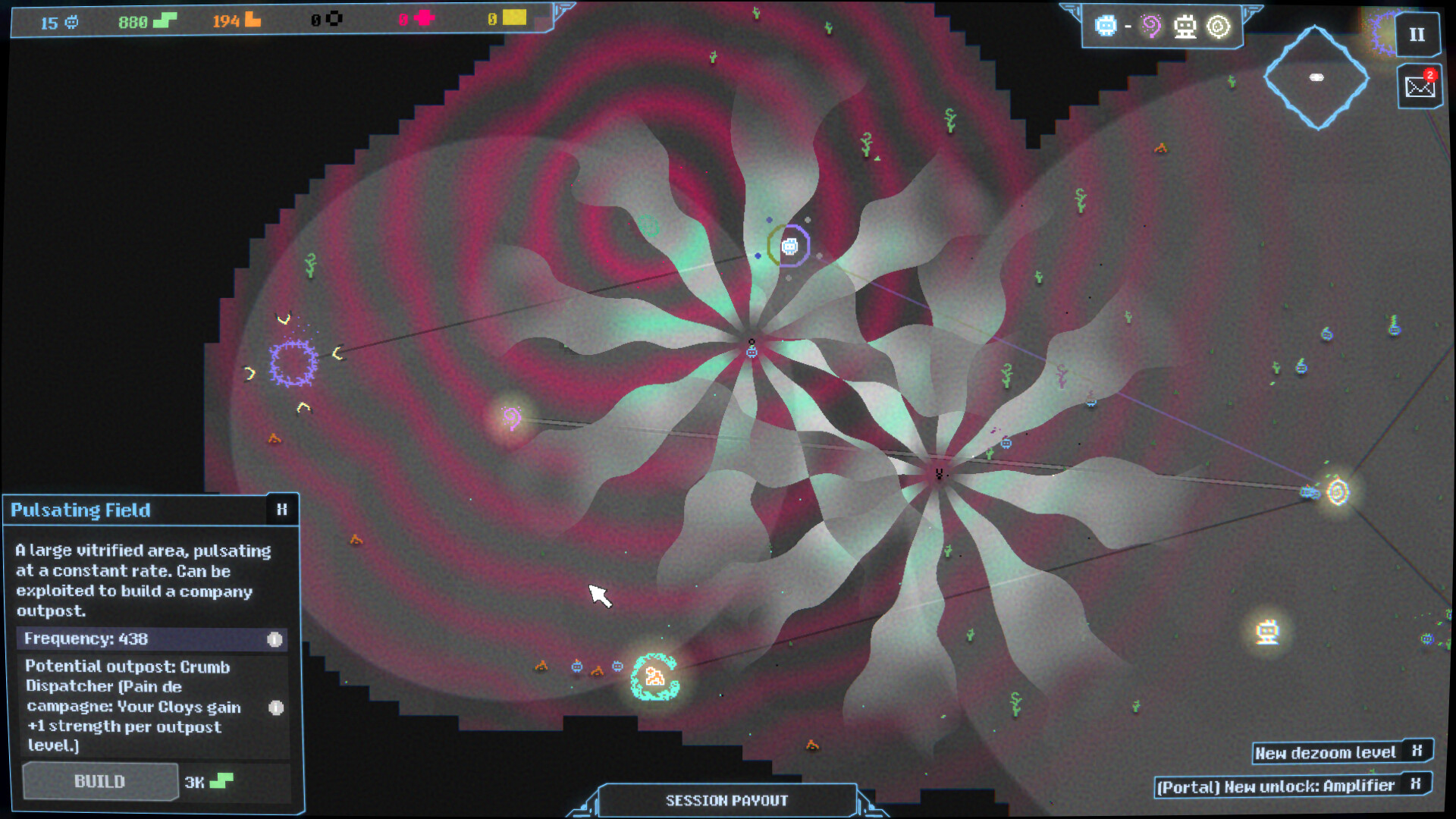Close the Pulsating Field info panel
This screenshot has width=1456, height=819.
pyautogui.click(x=282, y=509)
